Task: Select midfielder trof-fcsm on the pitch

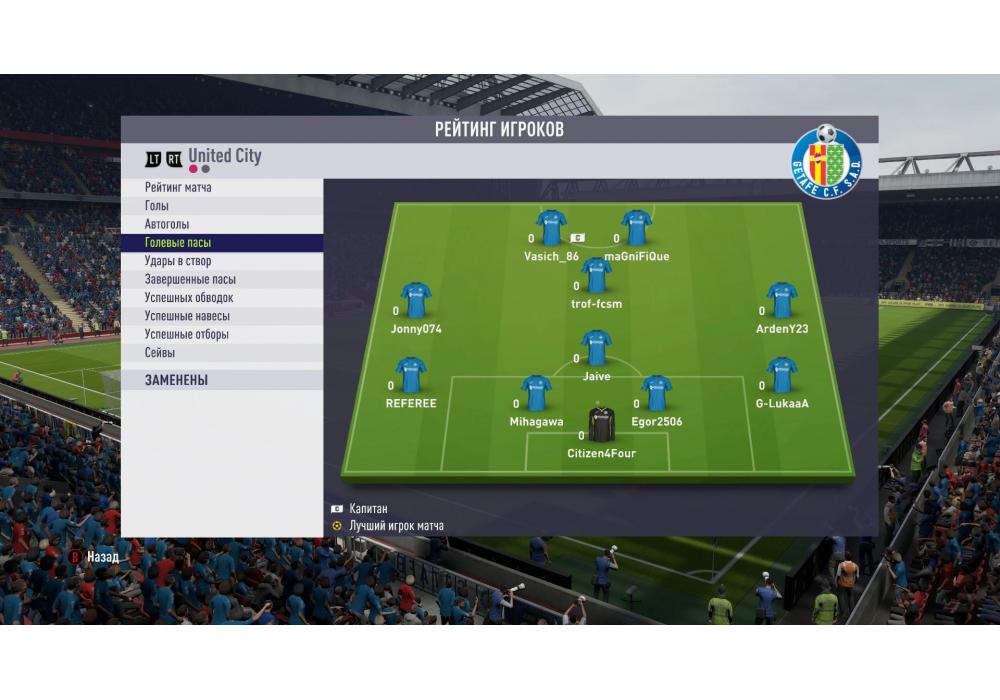Action: point(596,275)
